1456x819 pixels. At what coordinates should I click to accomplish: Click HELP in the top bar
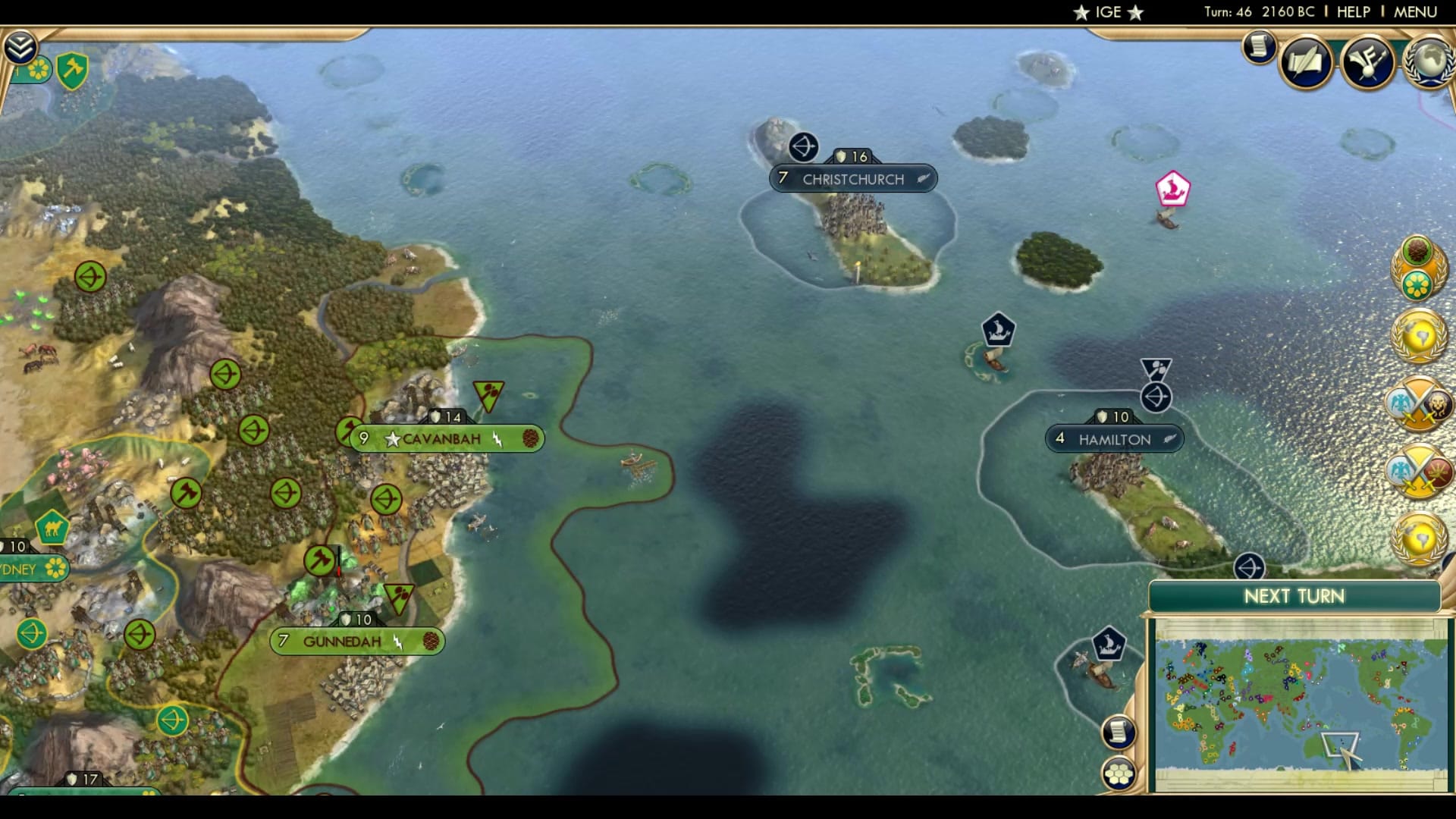point(1353,11)
